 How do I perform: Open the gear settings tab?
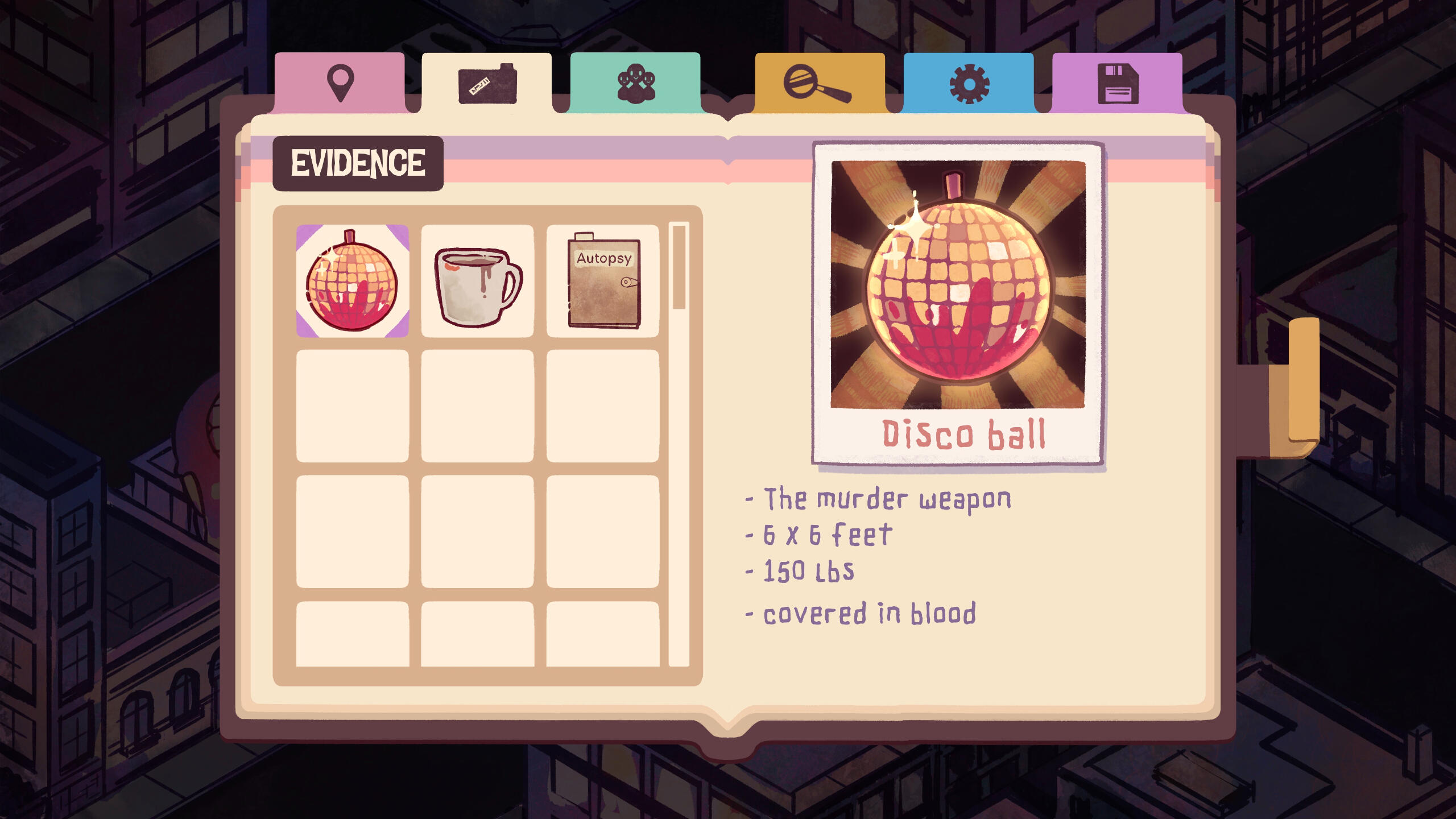(969, 83)
